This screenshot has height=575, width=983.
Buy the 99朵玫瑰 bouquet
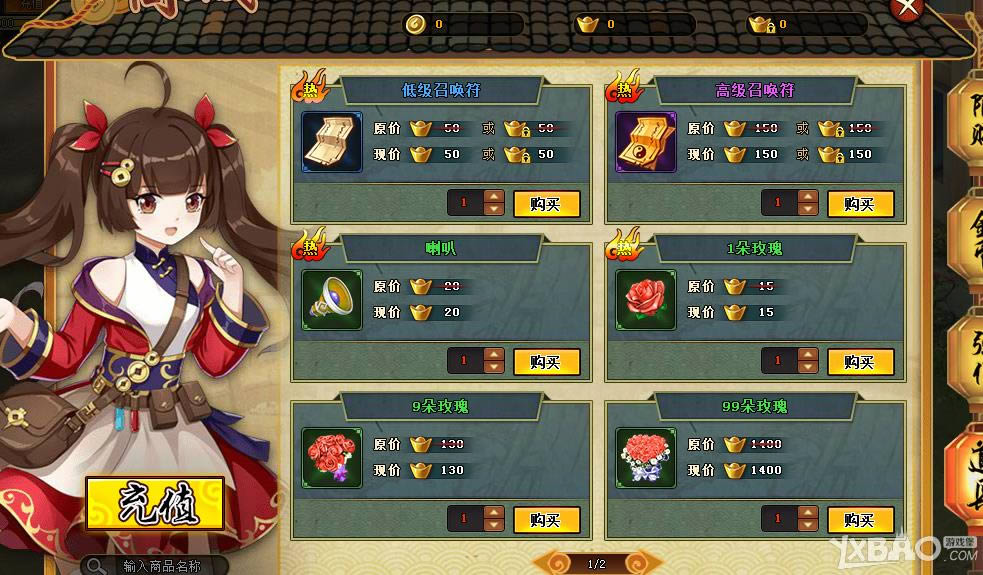pos(860,520)
